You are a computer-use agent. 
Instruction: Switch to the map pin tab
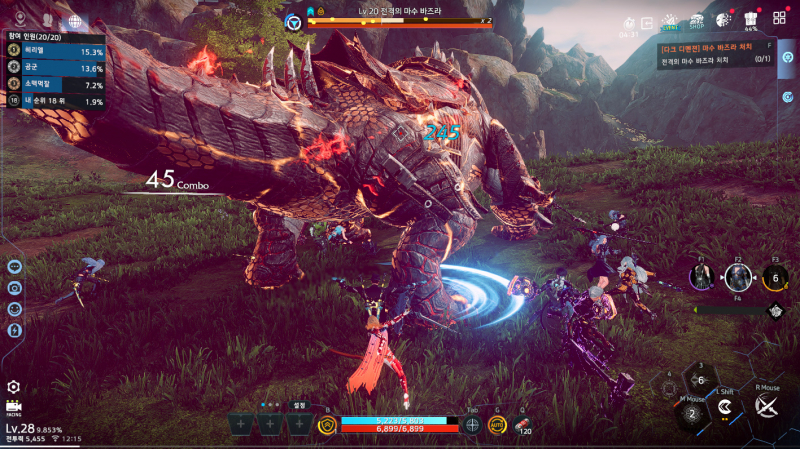(19, 19)
